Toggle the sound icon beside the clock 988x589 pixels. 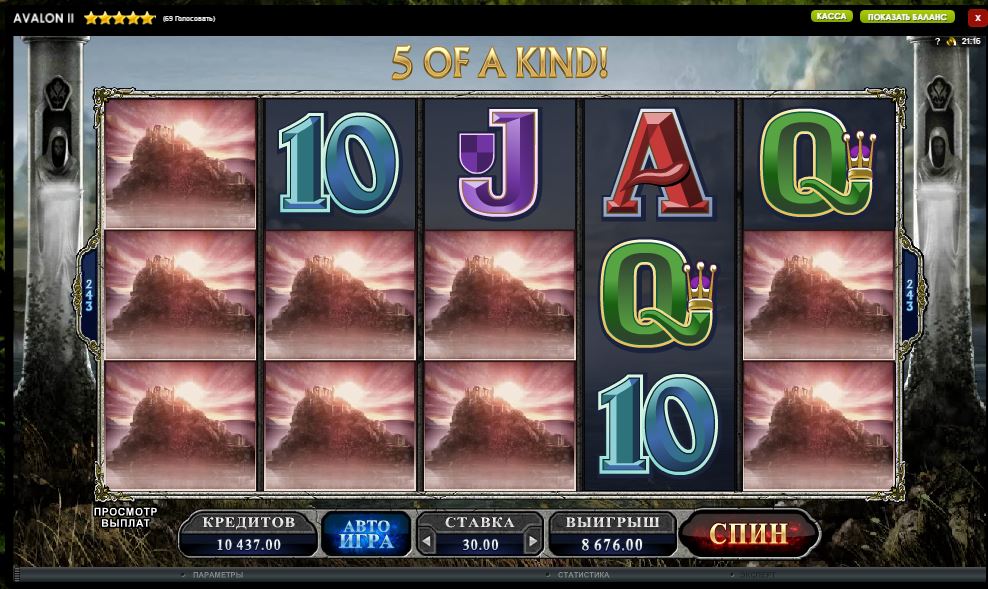tap(951, 41)
